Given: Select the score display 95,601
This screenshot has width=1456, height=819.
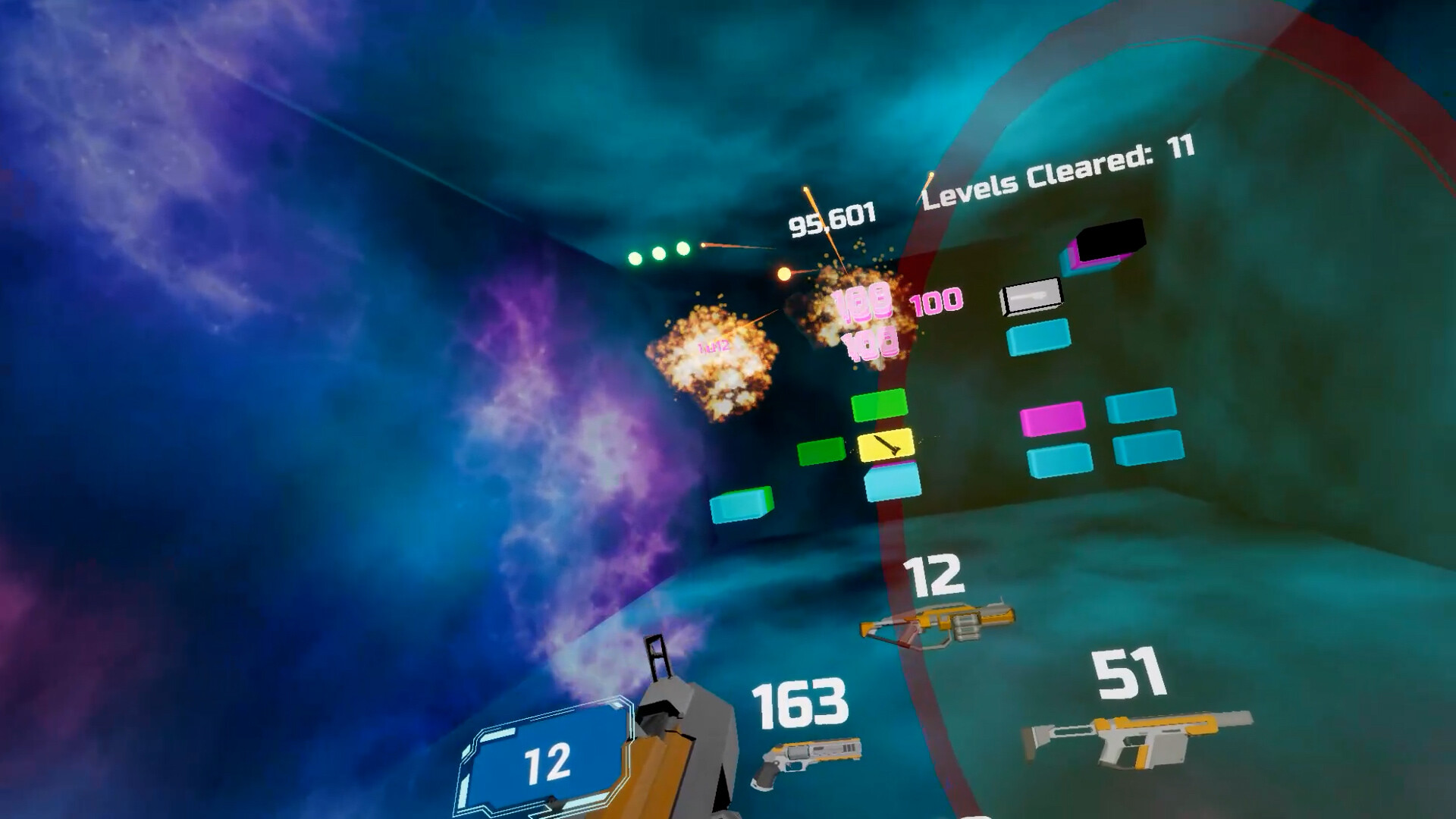Looking at the screenshot, I should point(831,218).
